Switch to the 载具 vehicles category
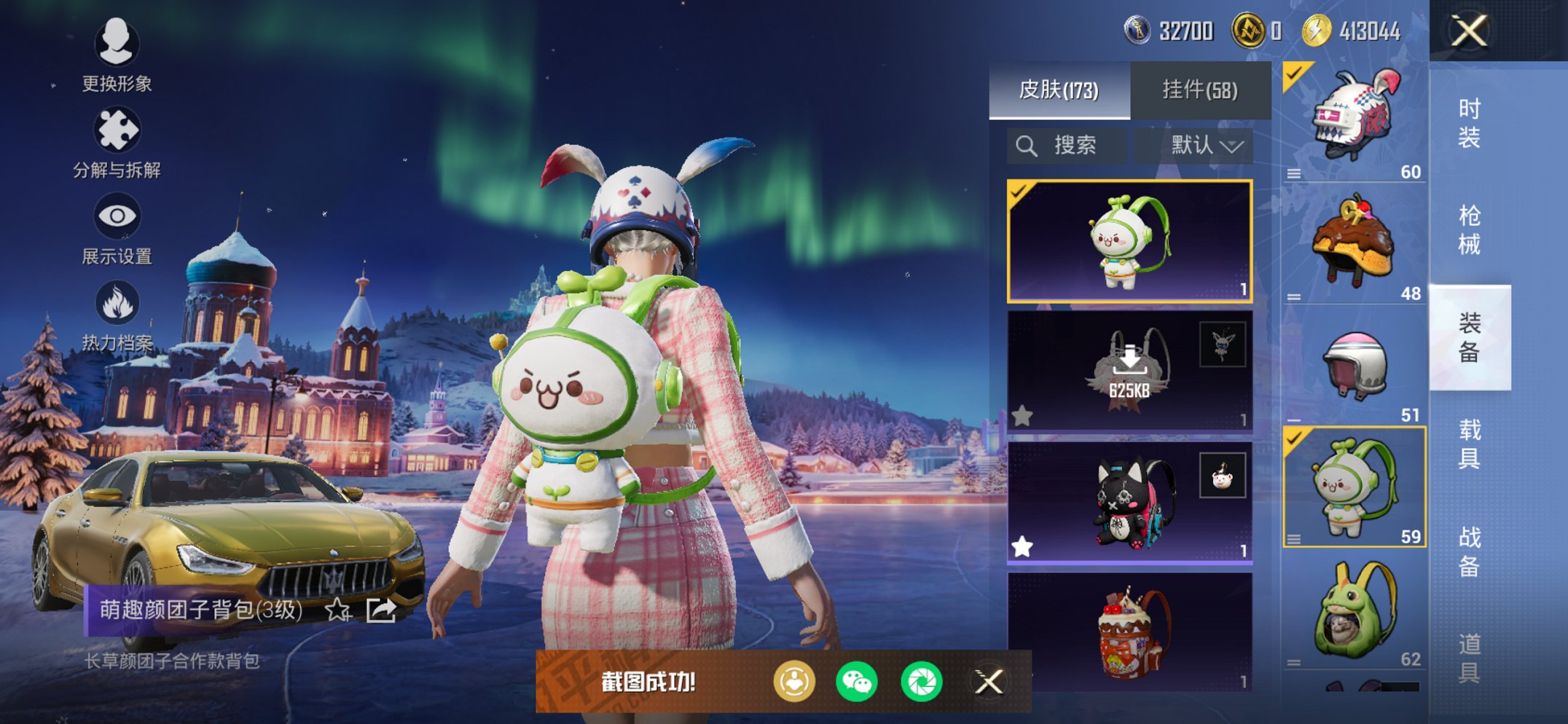1568x724 pixels. pos(1469,444)
